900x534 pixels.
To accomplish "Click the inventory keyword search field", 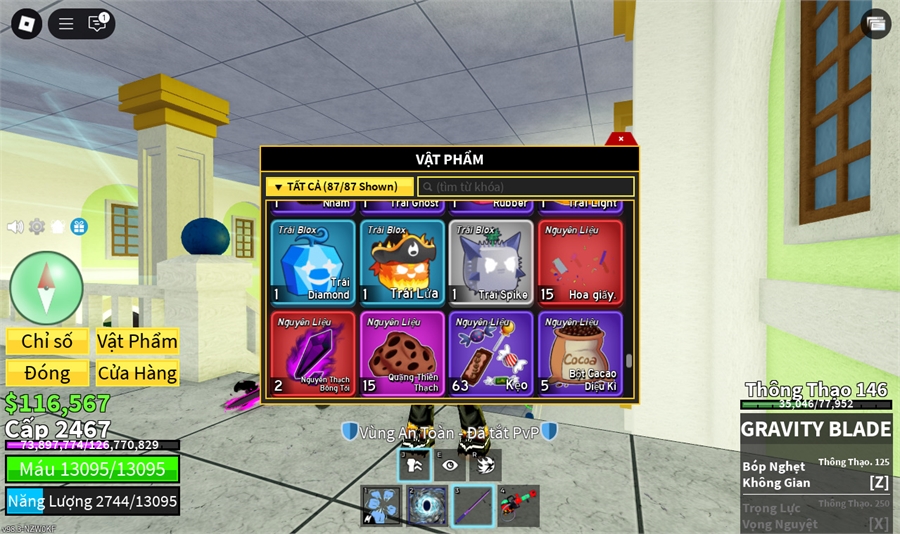I will tap(526, 187).
